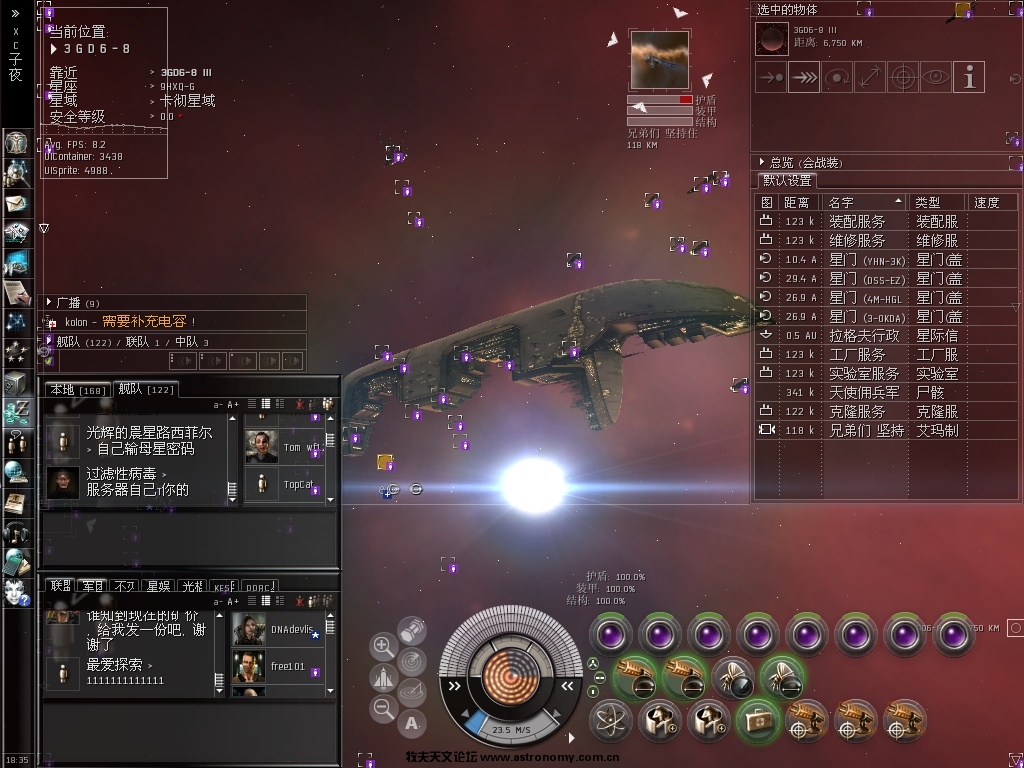
Task: Open the 默认设置 overview tab
Action: [788, 181]
